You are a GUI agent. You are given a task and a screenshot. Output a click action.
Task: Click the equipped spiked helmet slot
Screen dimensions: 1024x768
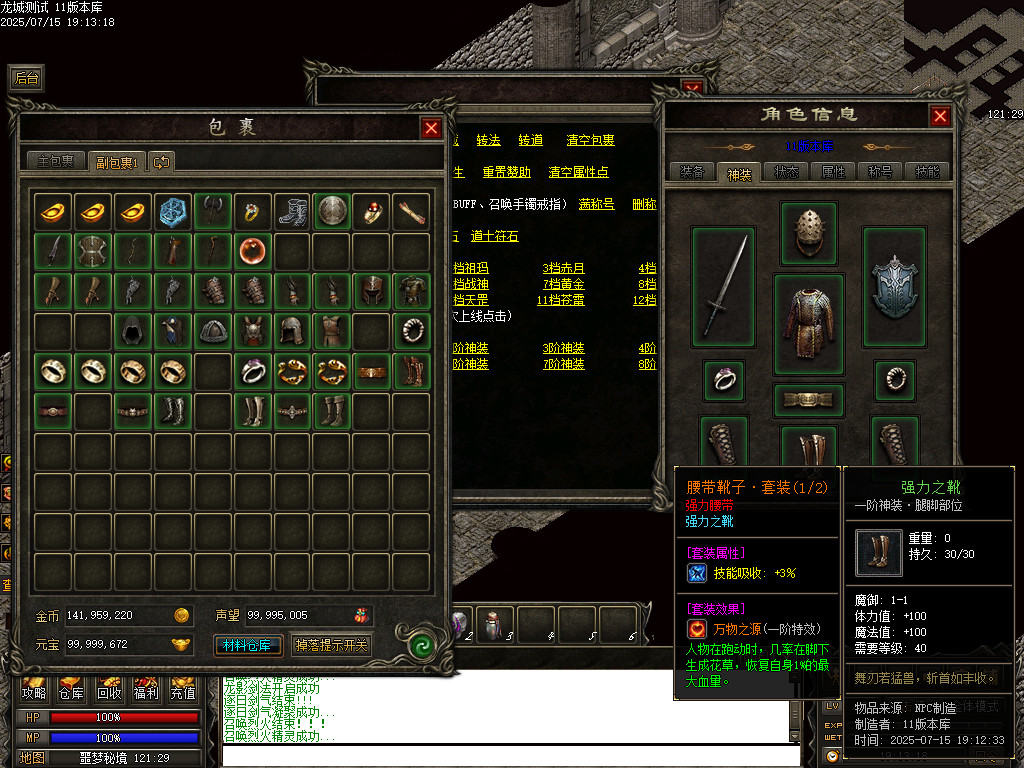808,234
